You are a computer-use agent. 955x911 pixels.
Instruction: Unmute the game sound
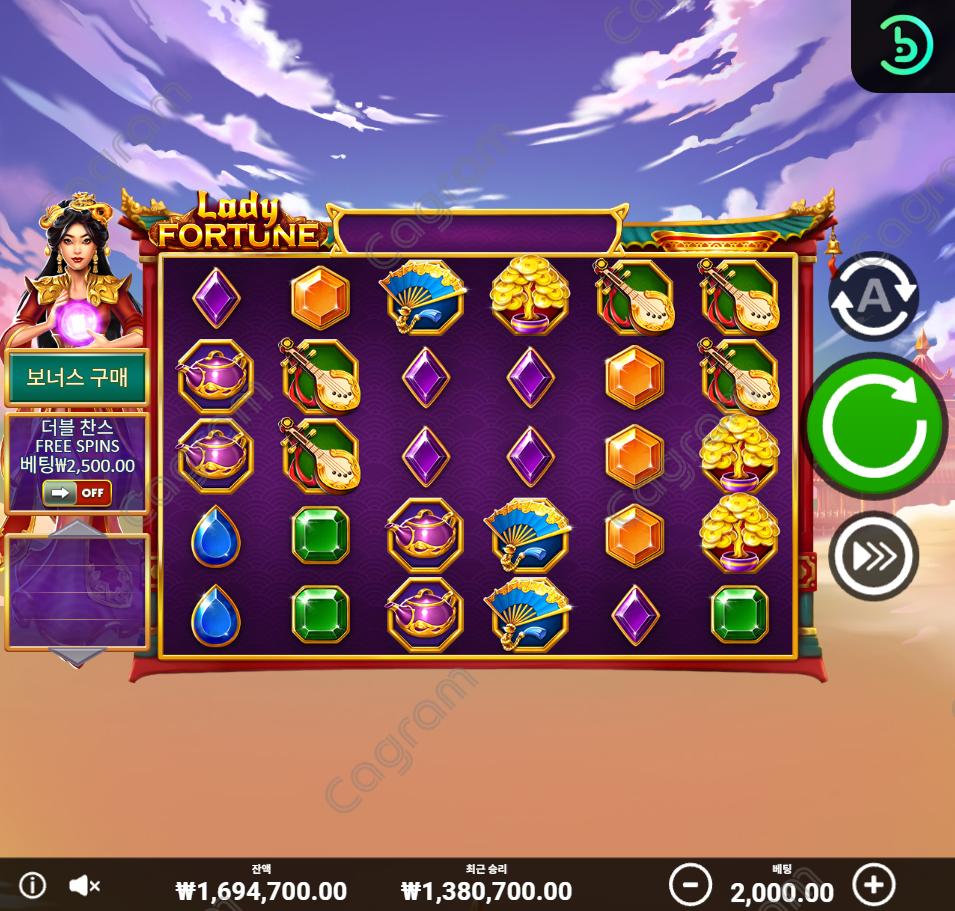[85, 886]
